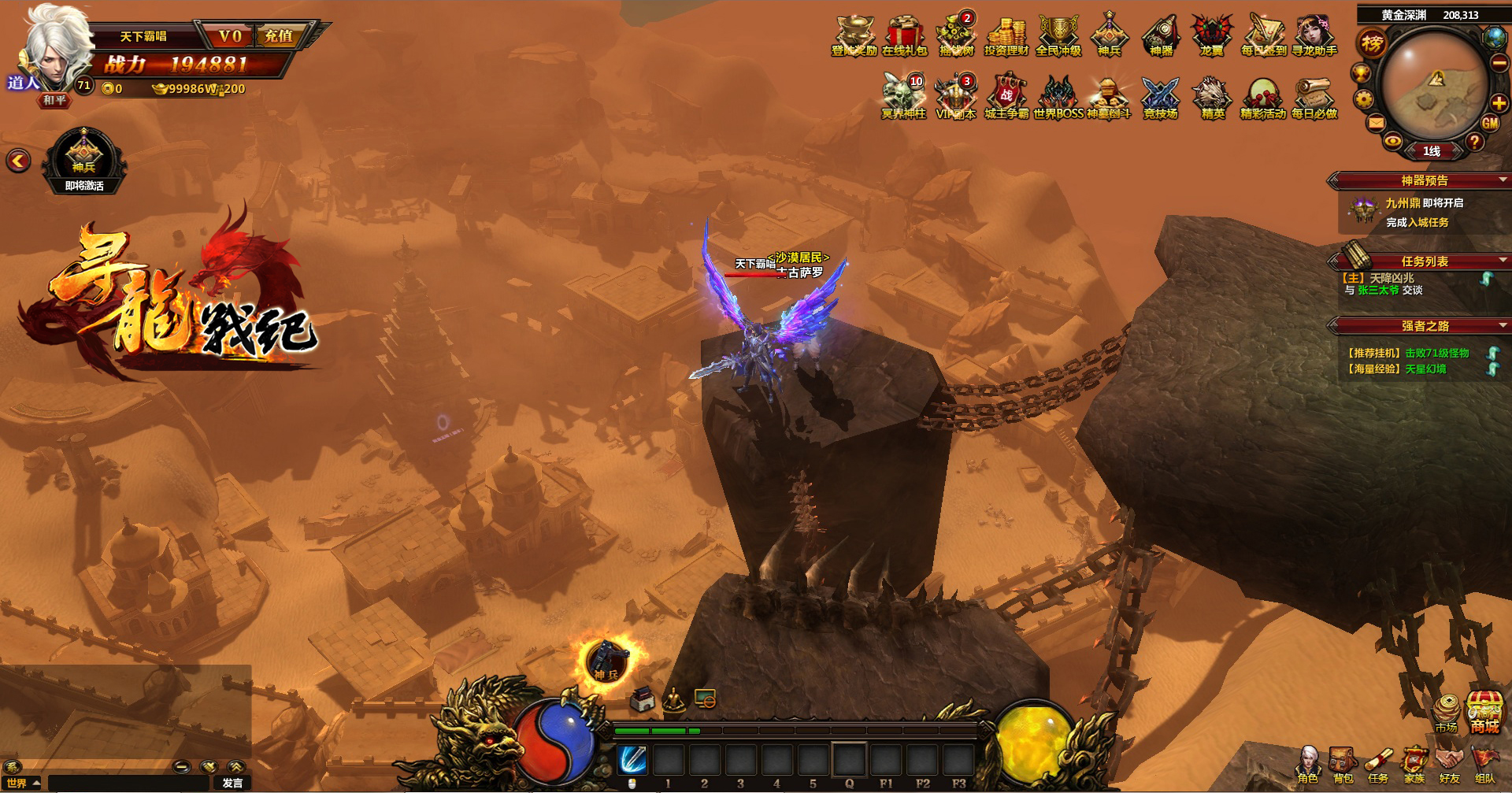Open the 世界BOSS event icon
Image resolution: width=1512 pixels, height=793 pixels.
click(x=1058, y=98)
